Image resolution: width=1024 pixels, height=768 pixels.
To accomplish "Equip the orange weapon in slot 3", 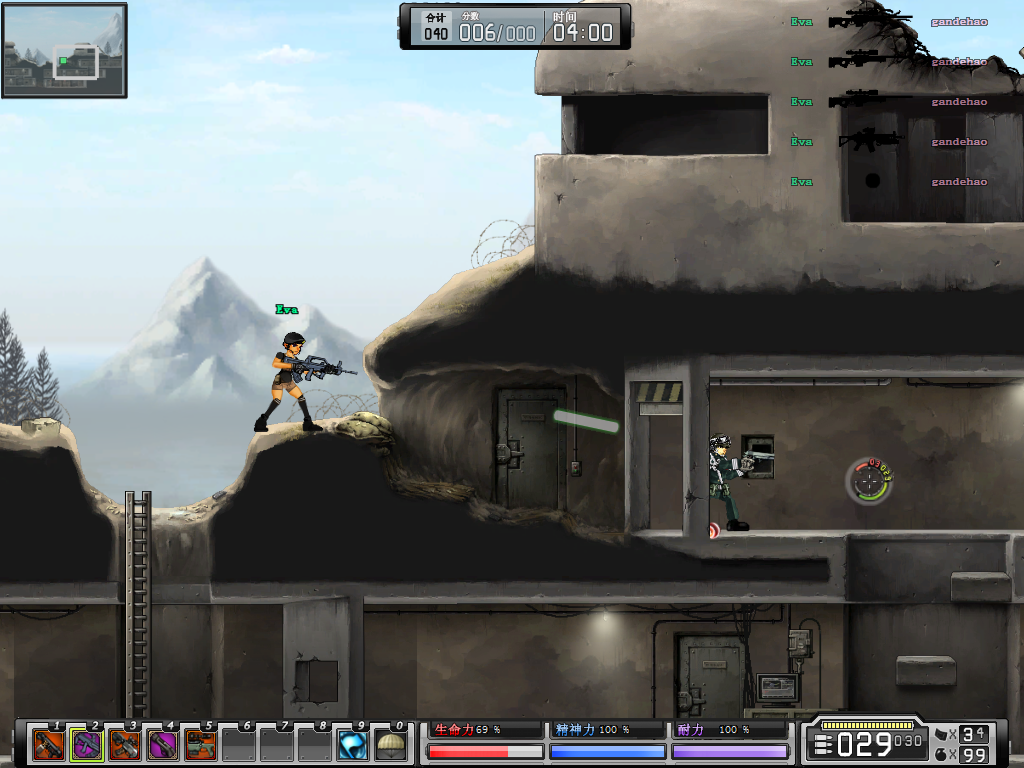I will click(125, 745).
